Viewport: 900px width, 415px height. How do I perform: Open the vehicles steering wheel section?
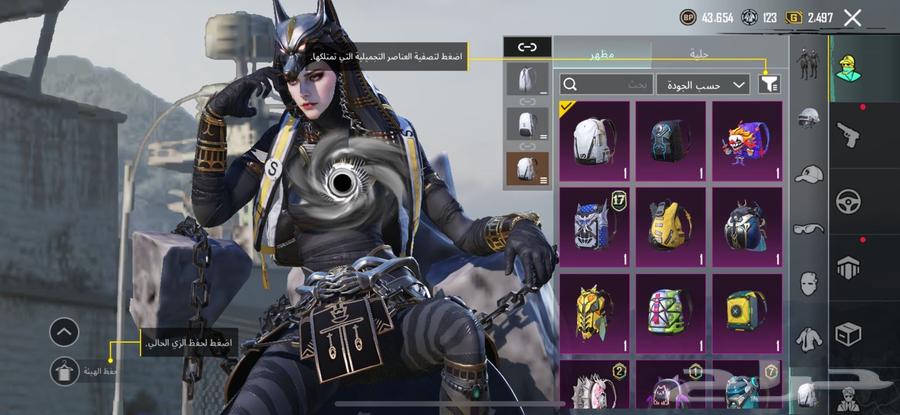(848, 200)
